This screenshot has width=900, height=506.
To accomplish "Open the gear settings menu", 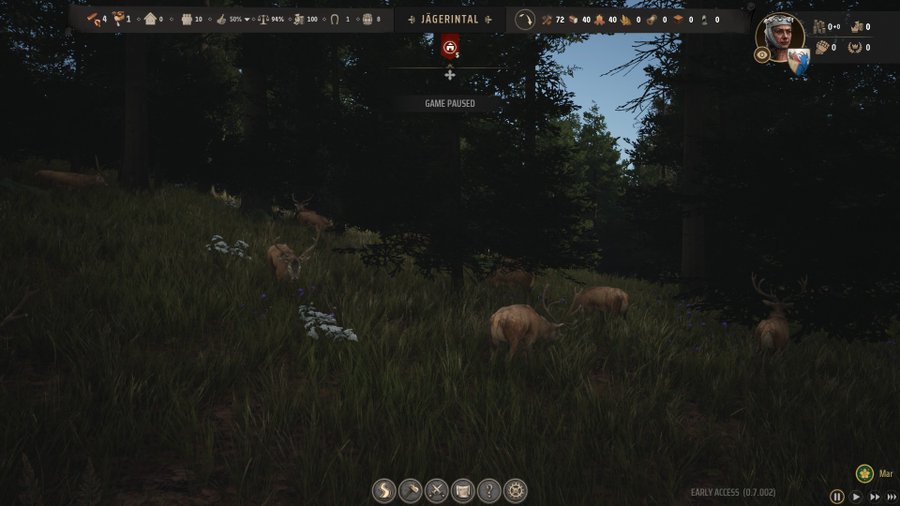I will 515,491.
